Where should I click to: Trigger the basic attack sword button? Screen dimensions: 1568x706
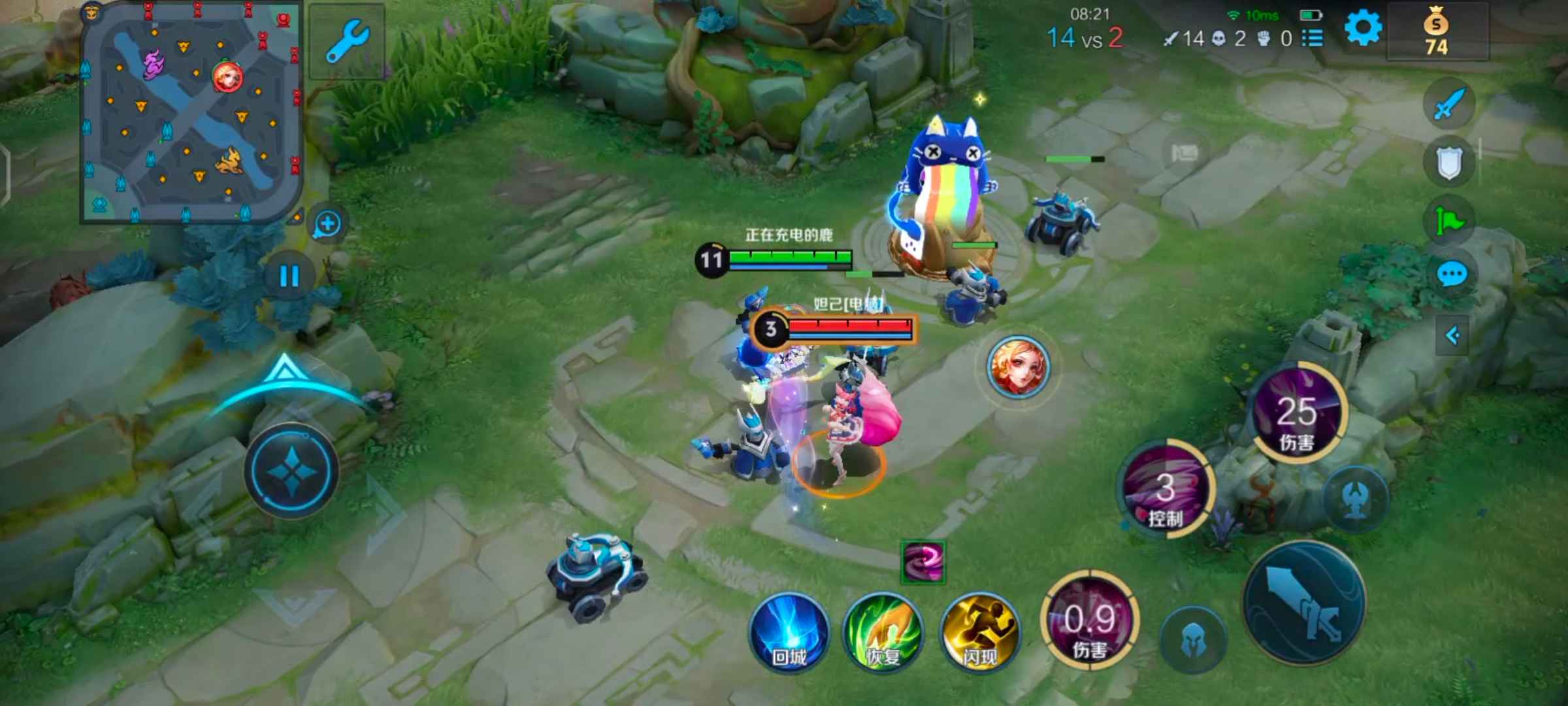pyautogui.click(x=1304, y=603)
